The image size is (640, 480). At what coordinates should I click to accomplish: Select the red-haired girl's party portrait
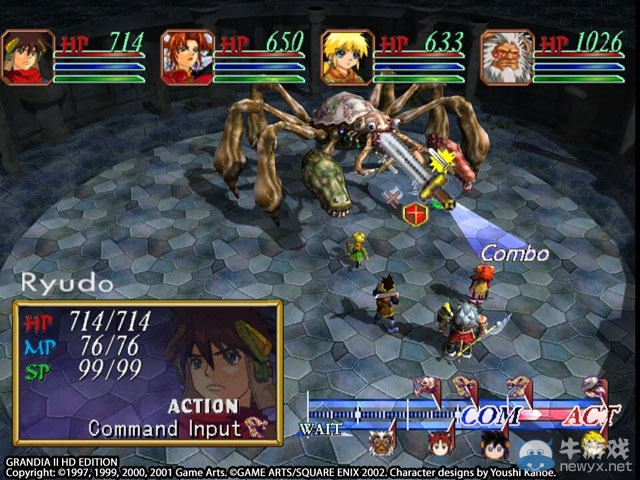pos(187,57)
